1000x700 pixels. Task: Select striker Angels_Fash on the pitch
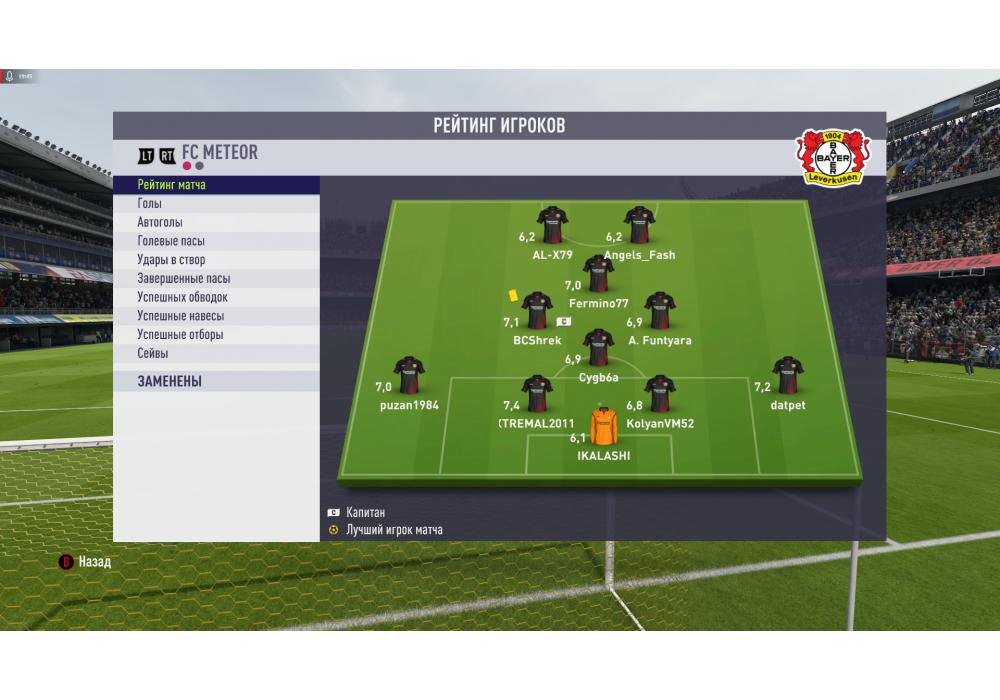point(639,225)
